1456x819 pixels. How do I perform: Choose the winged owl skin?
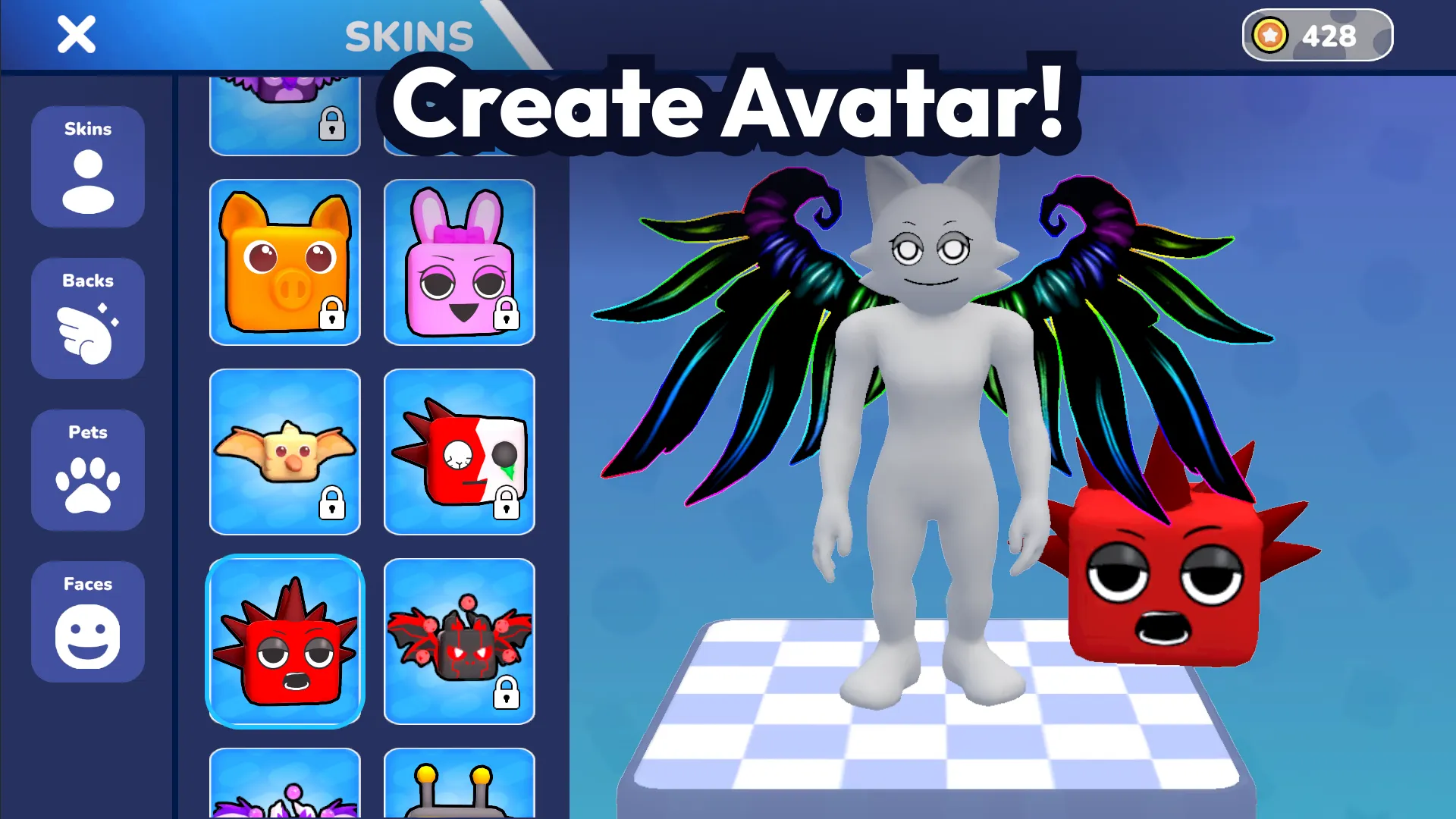tap(285, 451)
